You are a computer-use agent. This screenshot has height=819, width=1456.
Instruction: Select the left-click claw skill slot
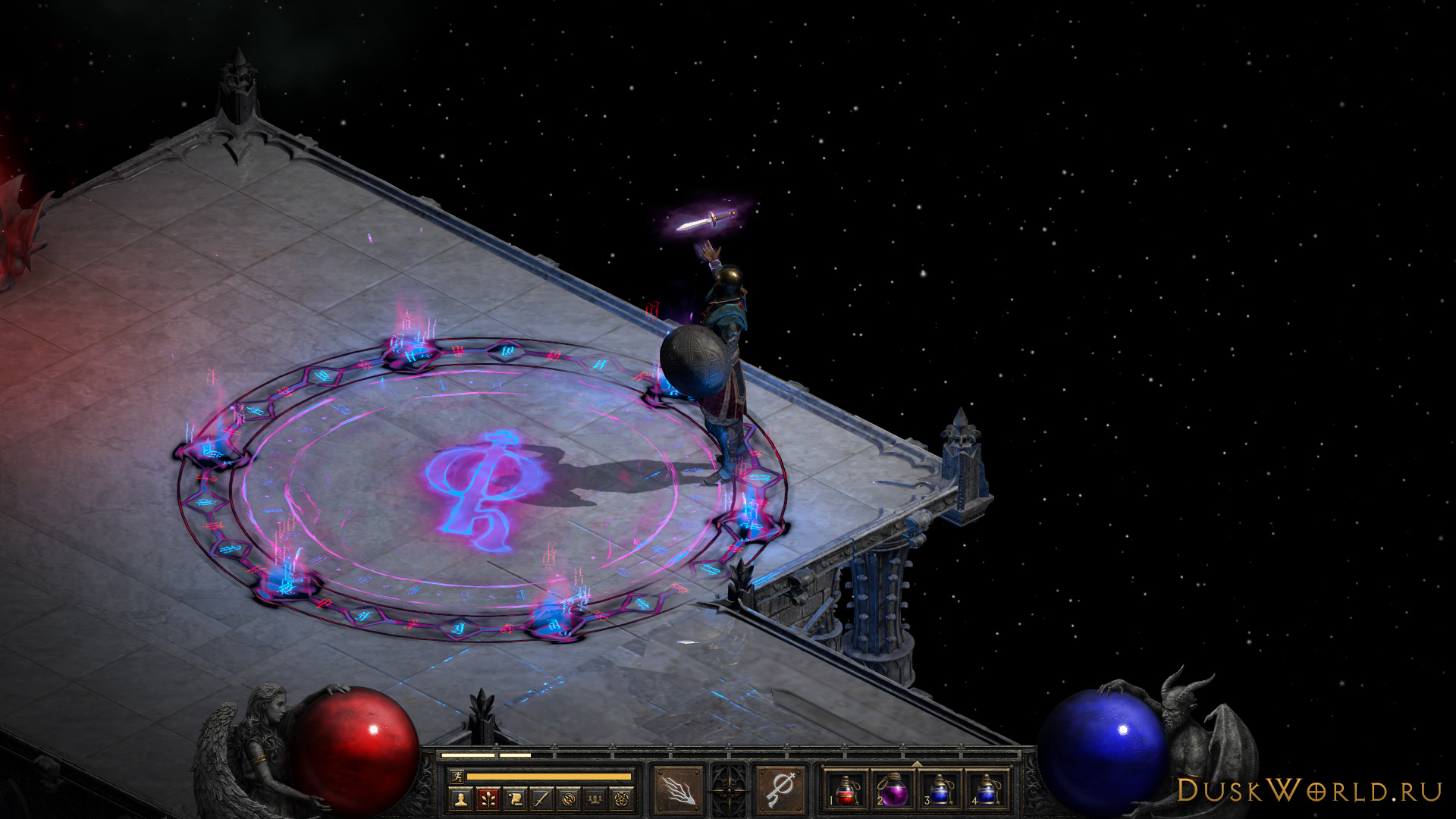(x=678, y=790)
